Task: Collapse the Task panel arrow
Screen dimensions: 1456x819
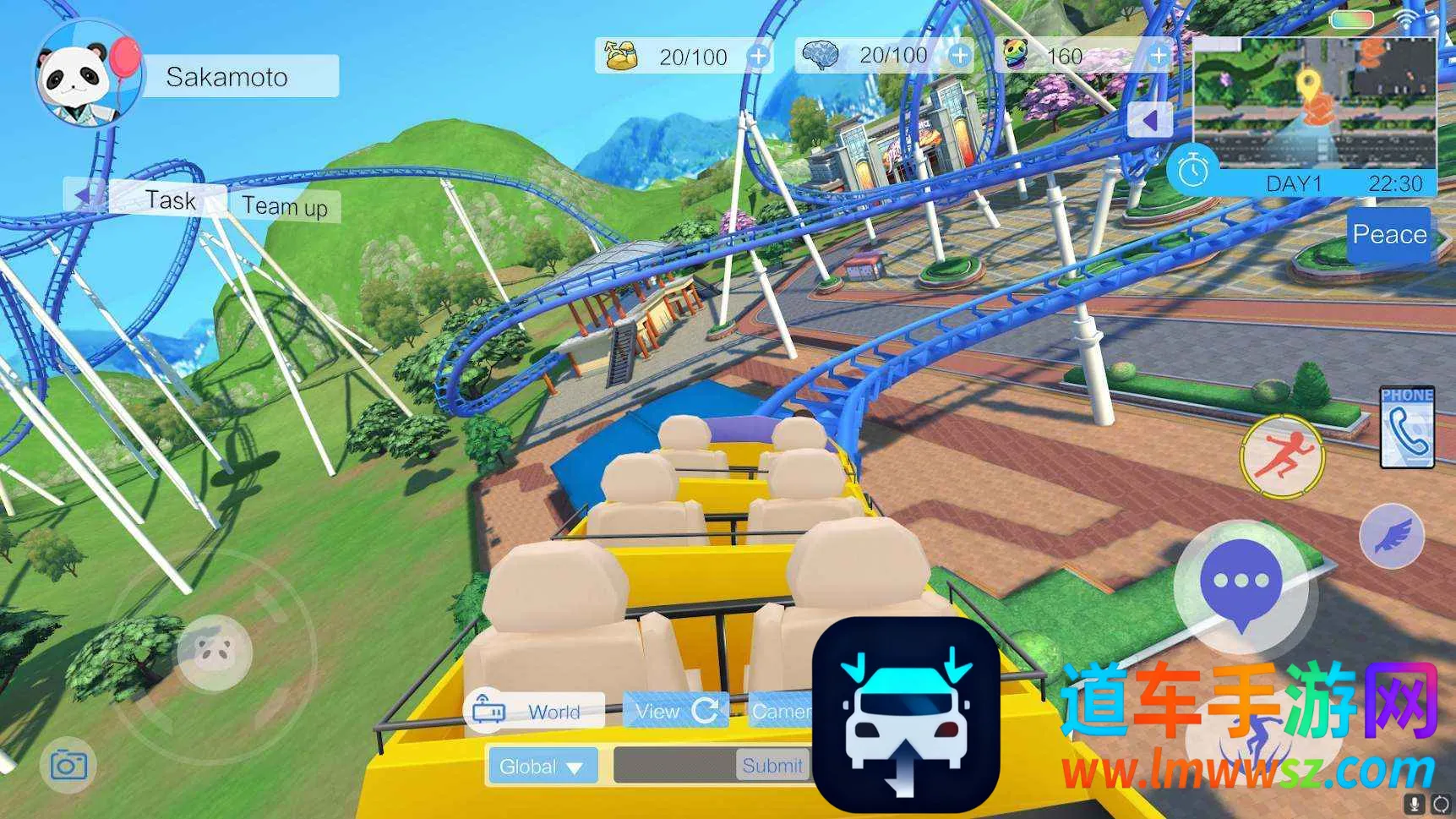Action: click(x=83, y=195)
